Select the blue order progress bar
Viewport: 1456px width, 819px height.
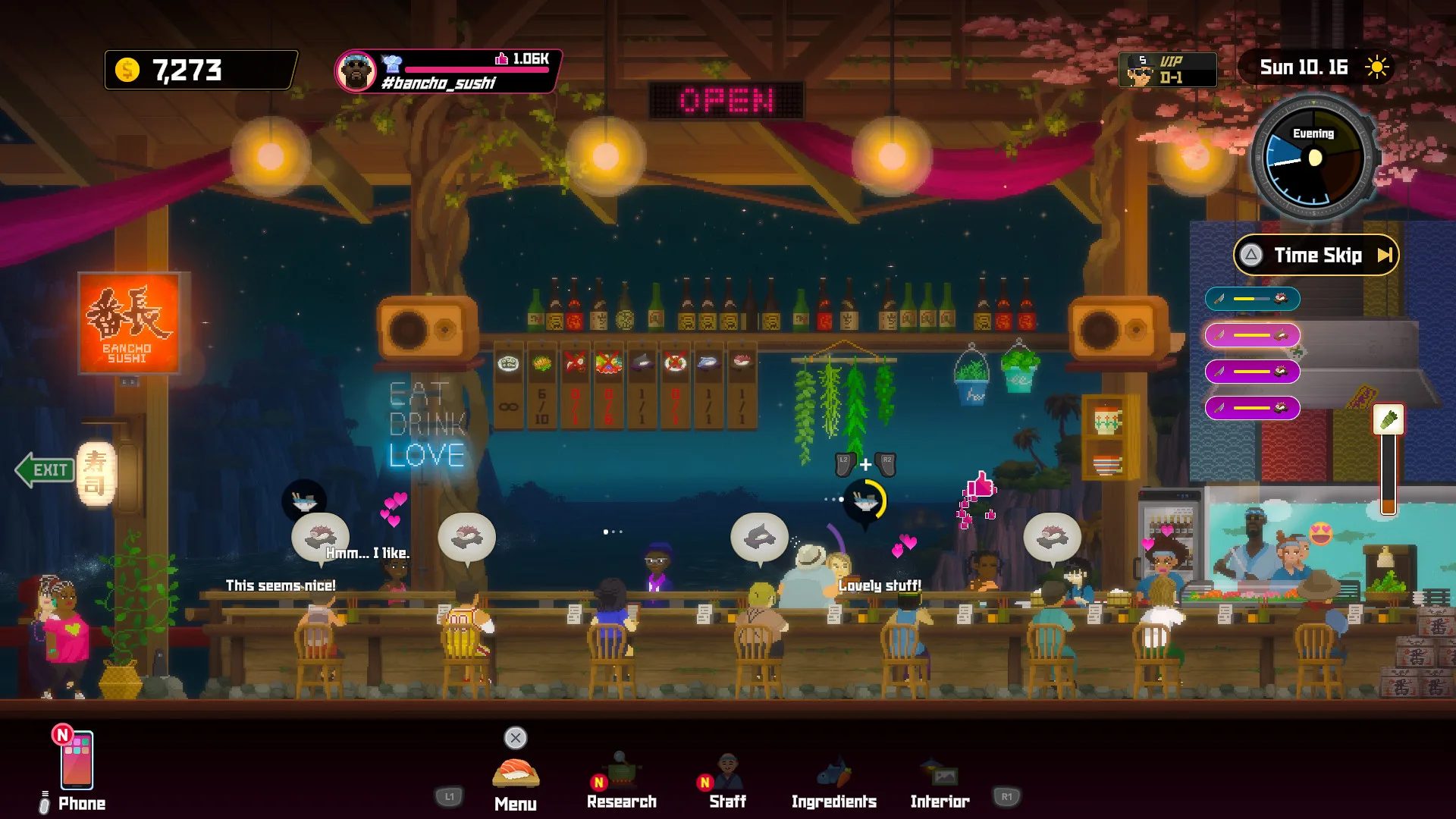tap(1252, 299)
